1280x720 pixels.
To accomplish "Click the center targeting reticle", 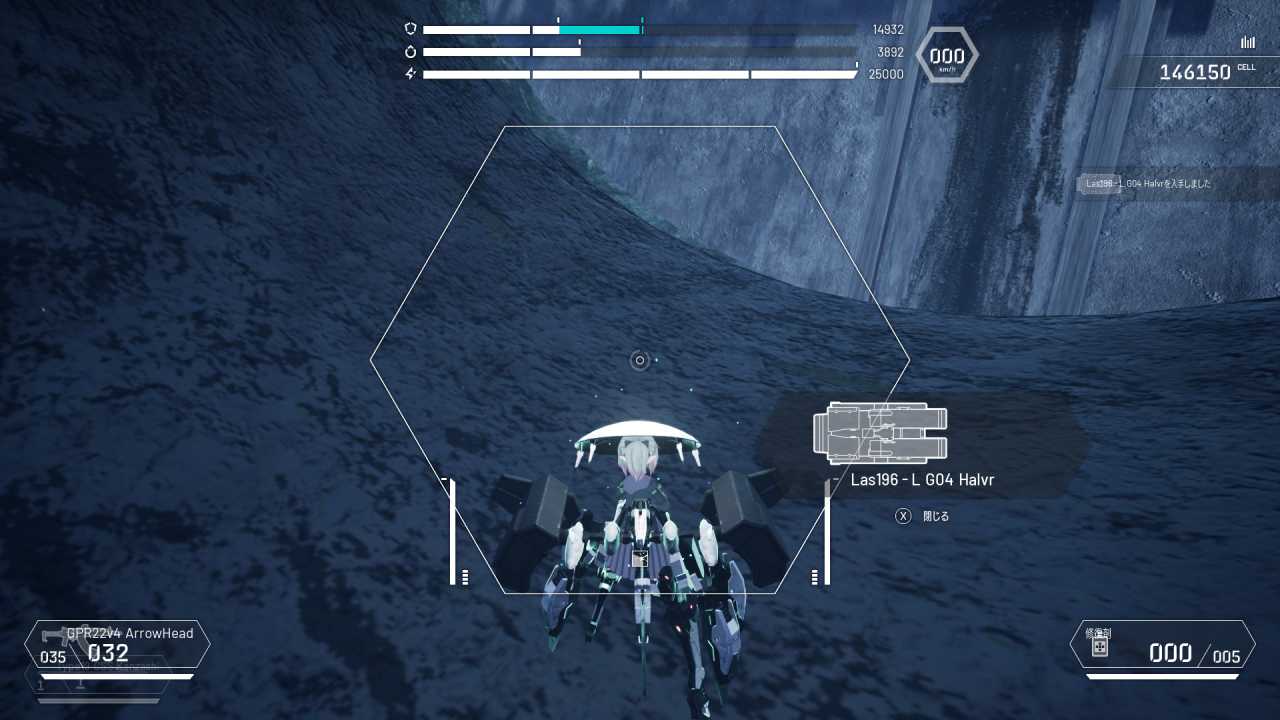I will pyautogui.click(x=640, y=360).
